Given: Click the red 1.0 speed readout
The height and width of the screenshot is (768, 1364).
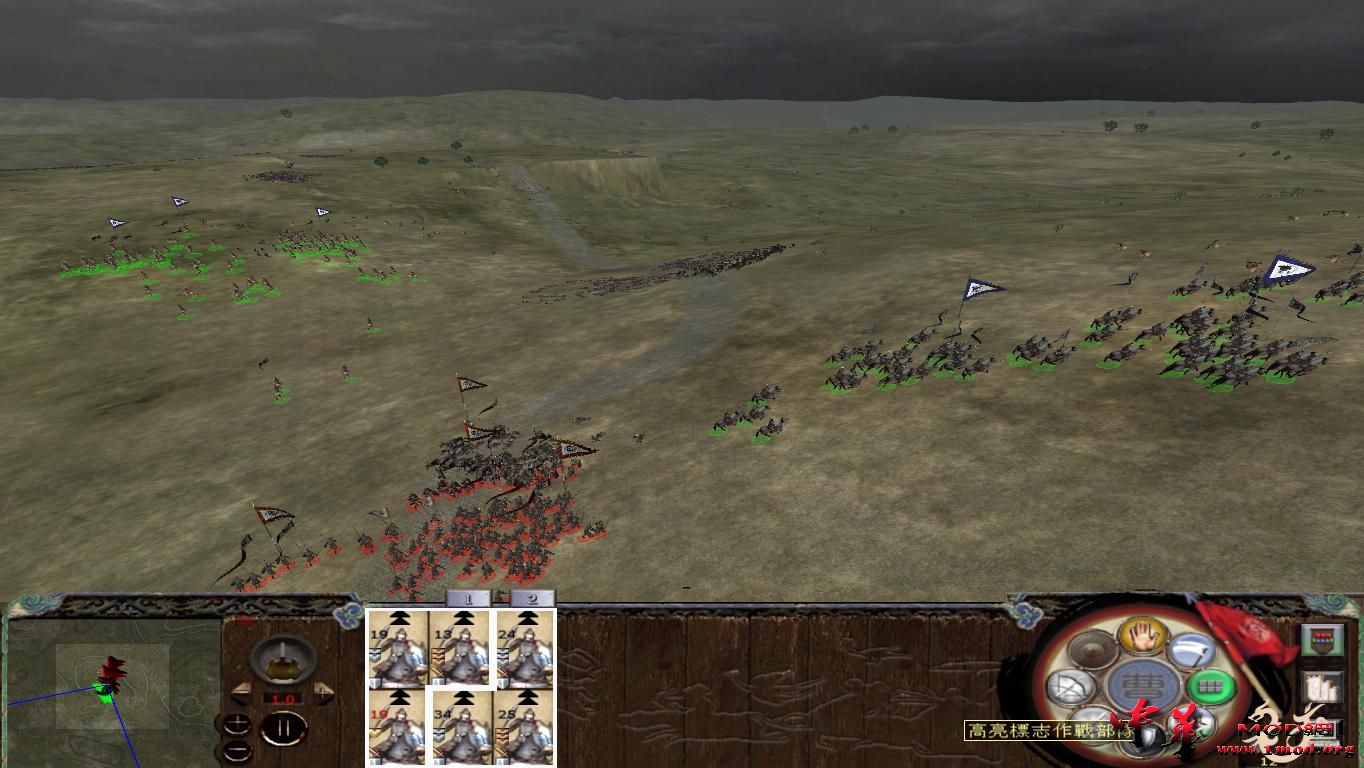Looking at the screenshot, I should click(x=283, y=699).
